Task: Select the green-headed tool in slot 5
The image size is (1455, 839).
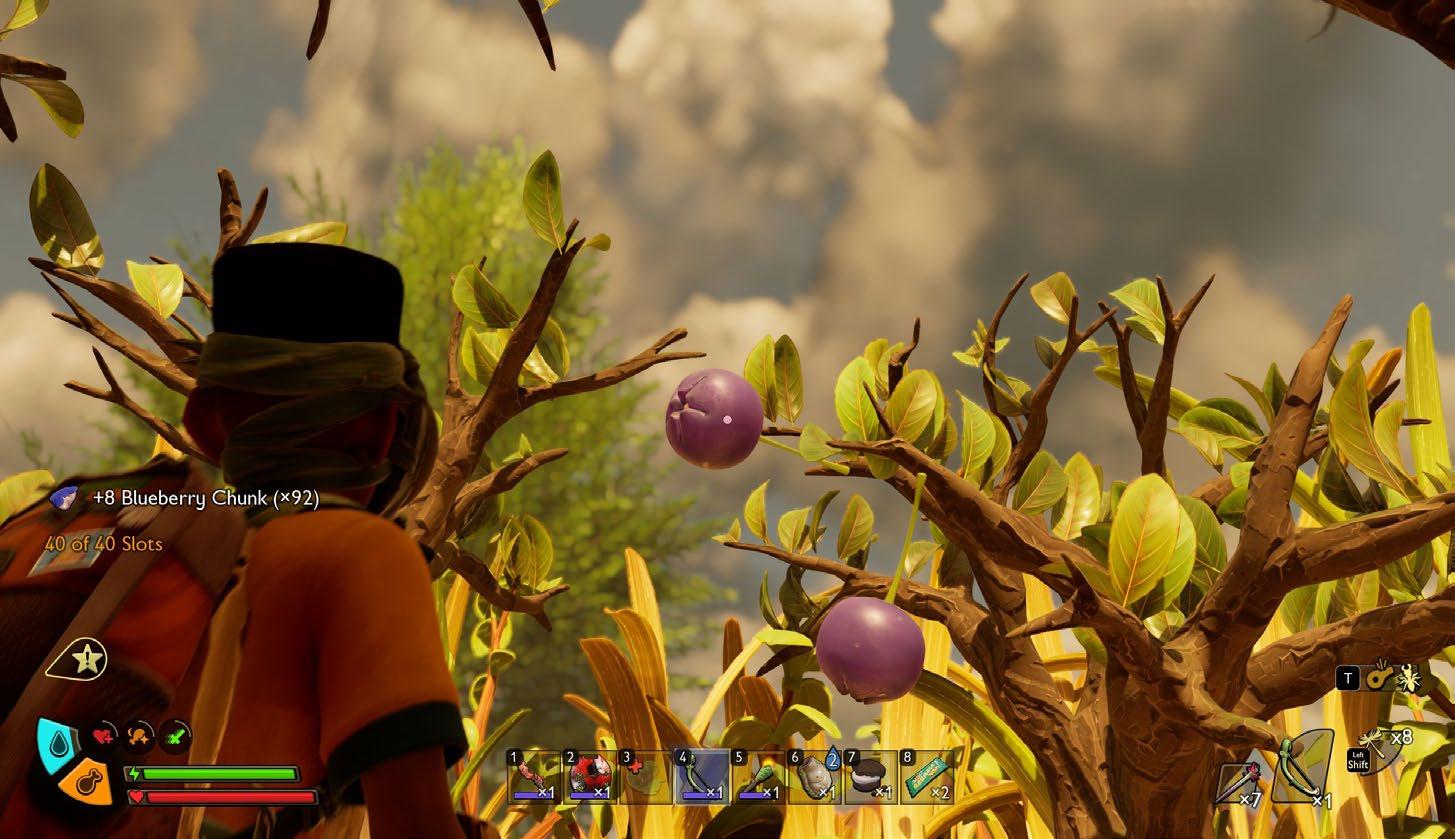Action: click(x=758, y=777)
